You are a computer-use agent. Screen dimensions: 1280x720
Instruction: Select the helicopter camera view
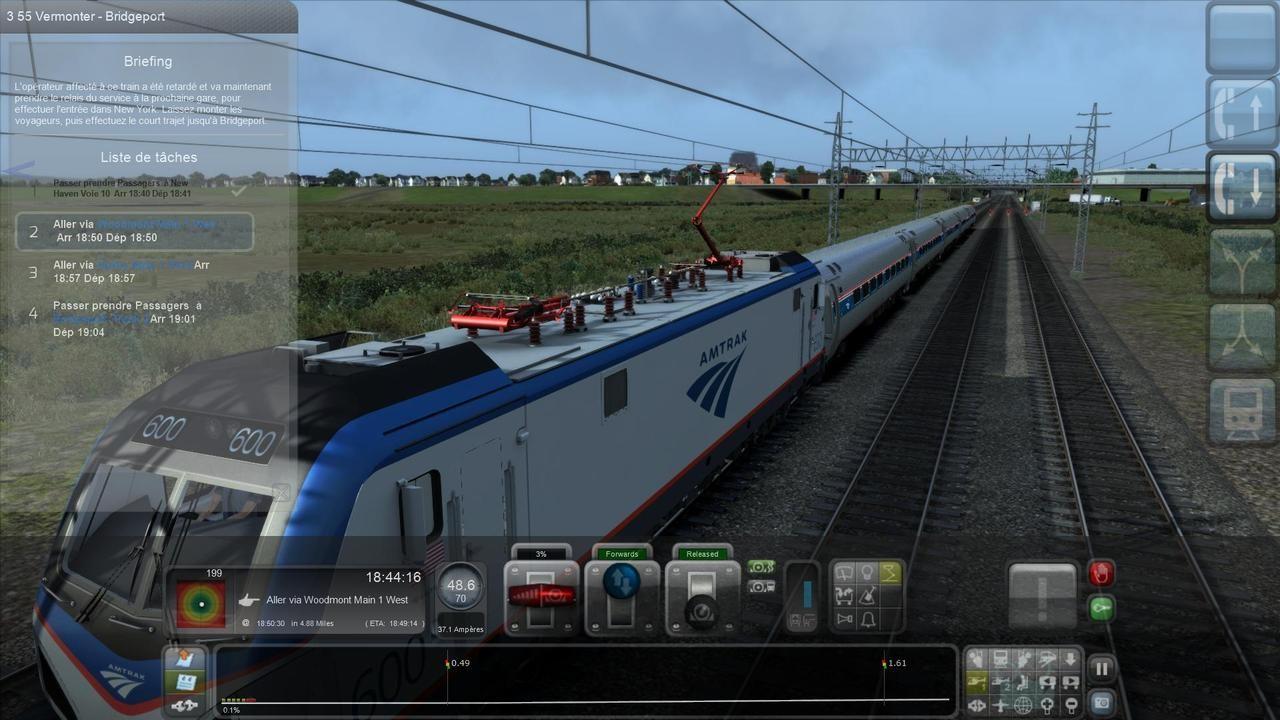click(978, 683)
